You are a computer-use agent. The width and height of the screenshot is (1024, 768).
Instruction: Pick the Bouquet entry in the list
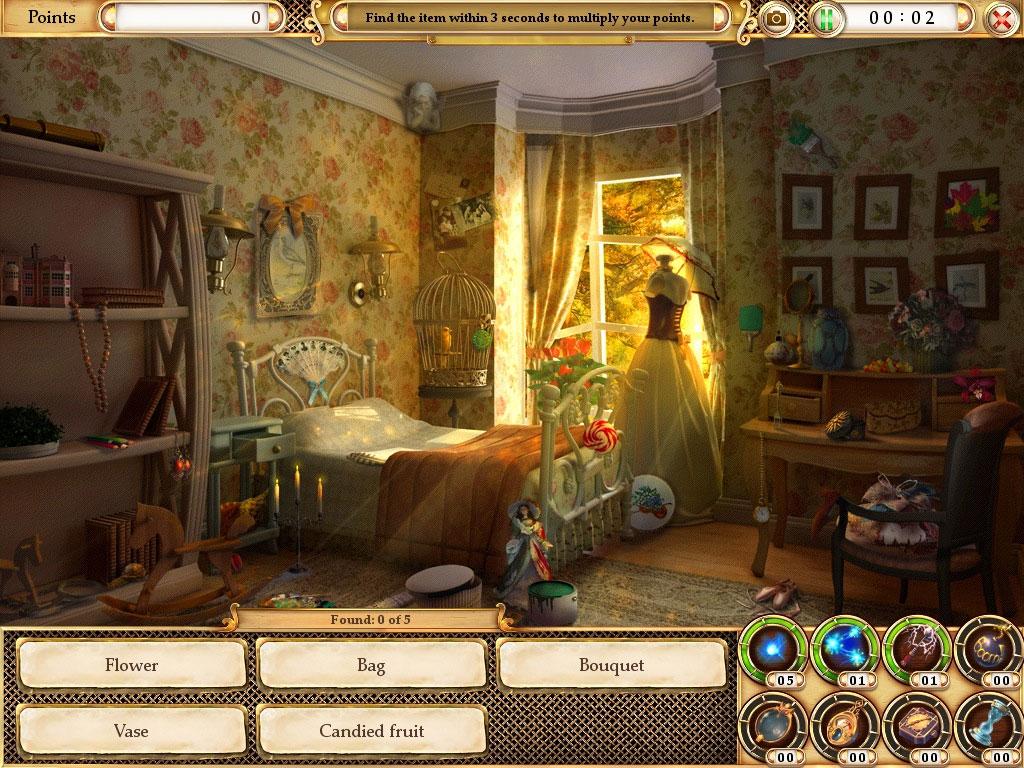611,665
